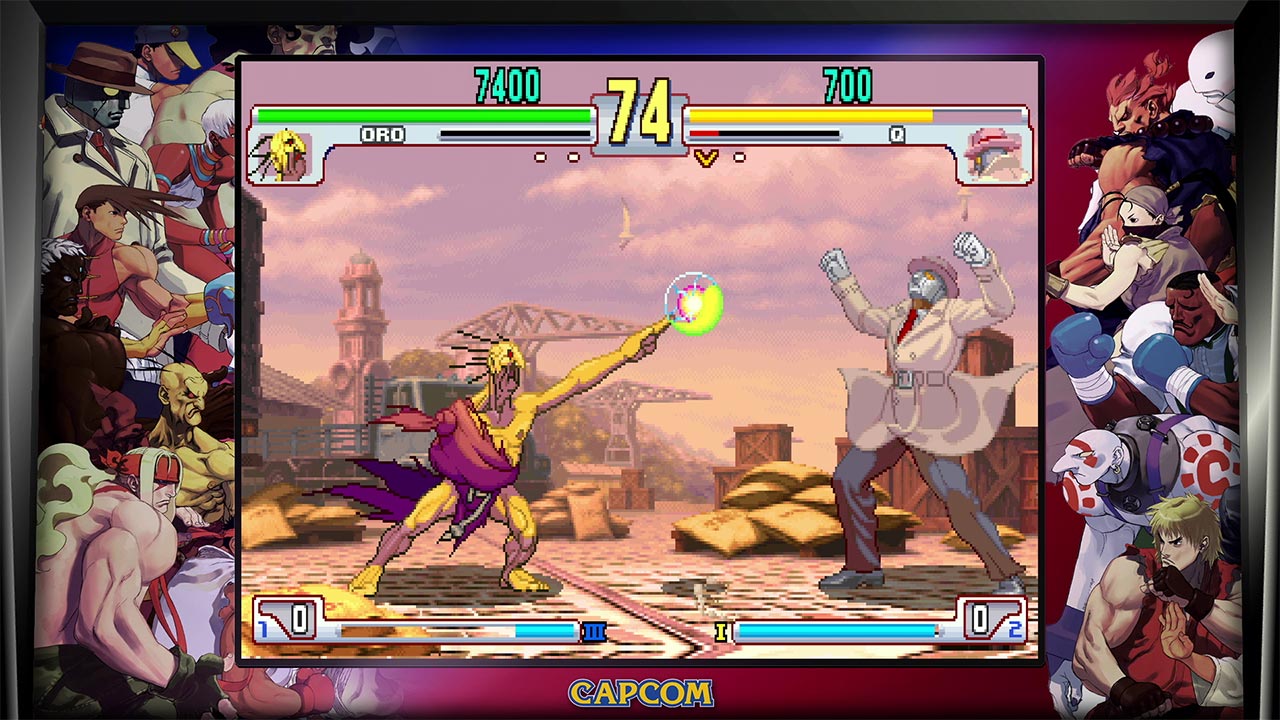
Task: Click the CAPCOM logo at the bottom
Action: pos(638,692)
